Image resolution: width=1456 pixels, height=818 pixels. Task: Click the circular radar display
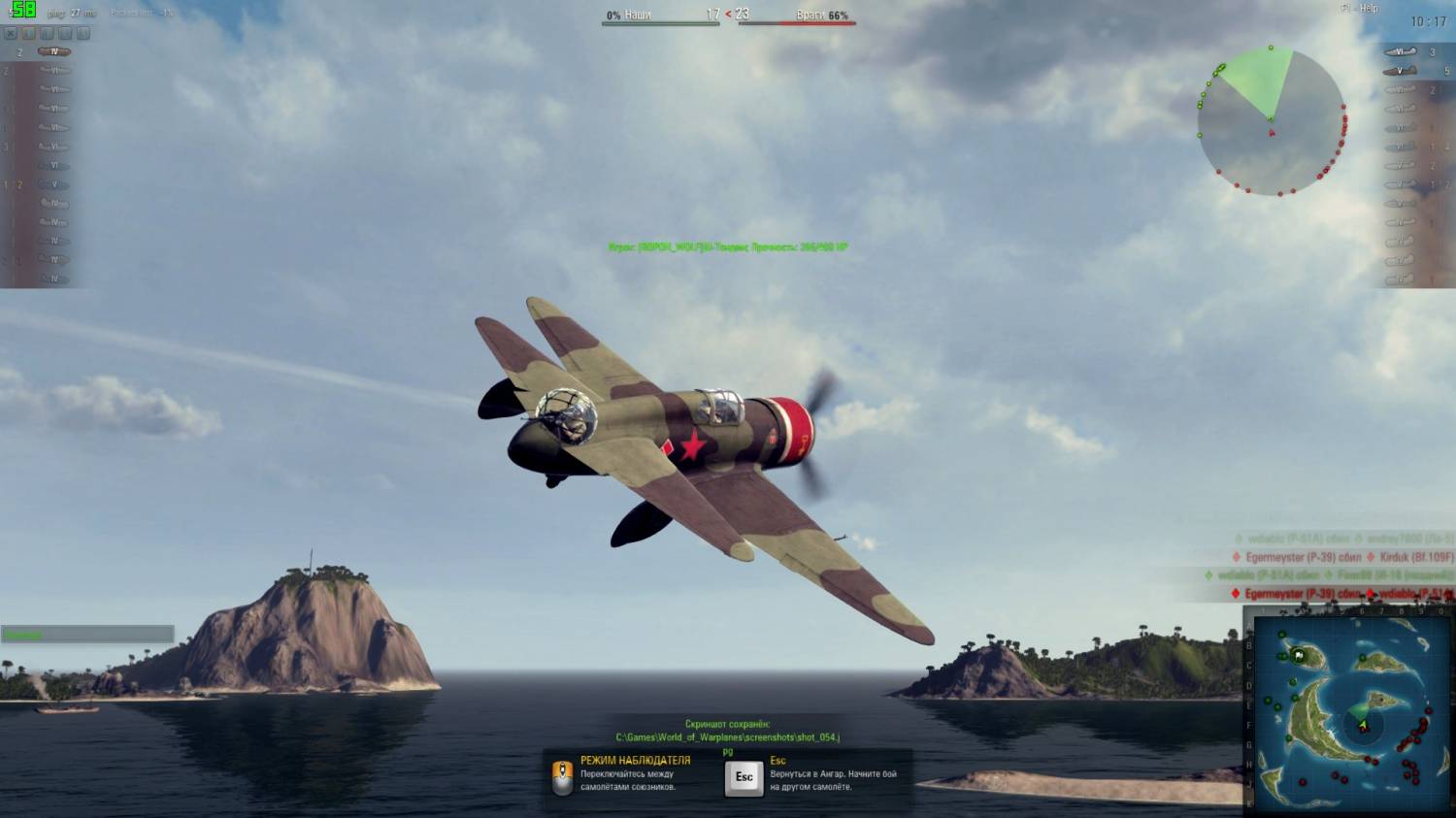pos(1271,120)
